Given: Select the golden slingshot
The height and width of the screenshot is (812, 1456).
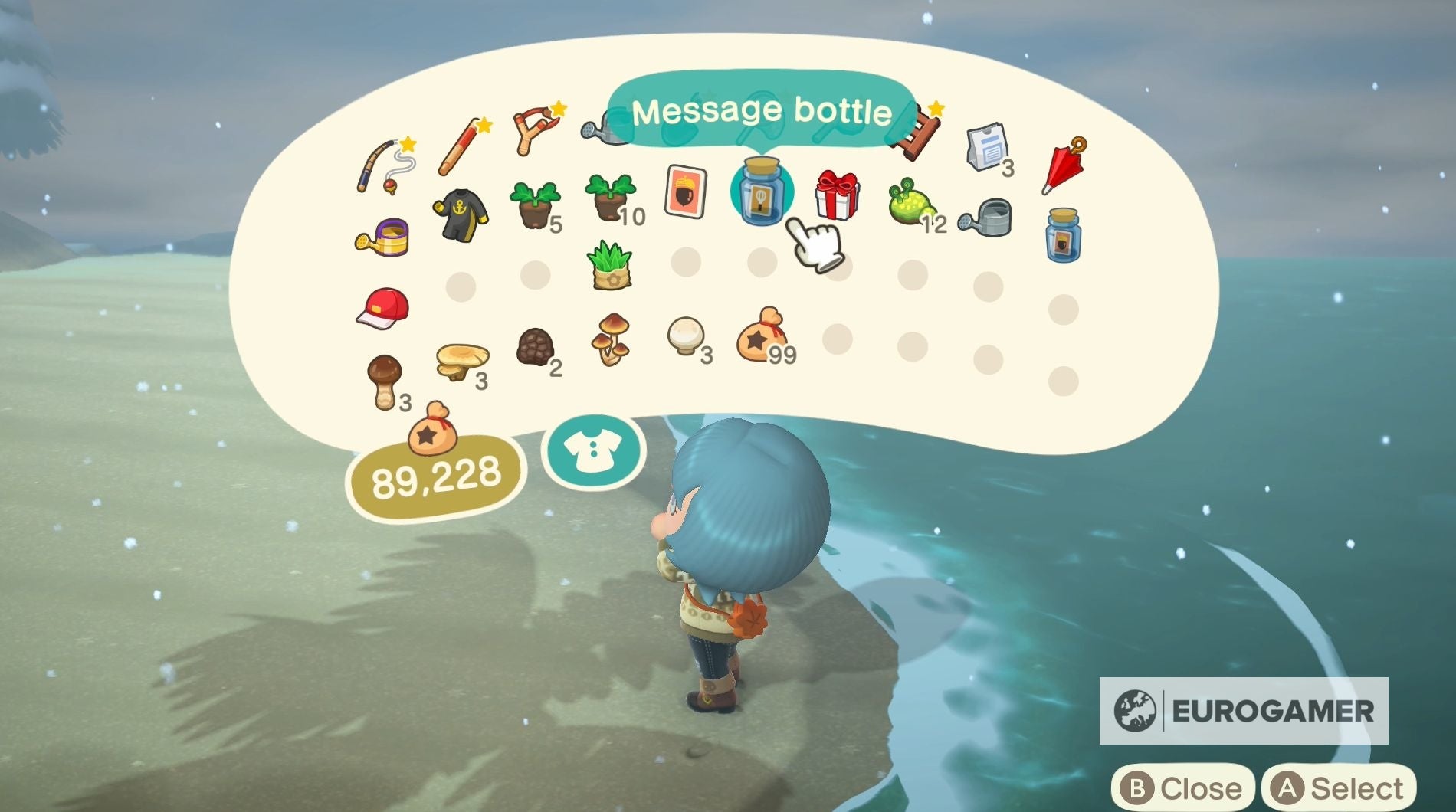Looking at the screenshot, I should [x=536, y=130].
